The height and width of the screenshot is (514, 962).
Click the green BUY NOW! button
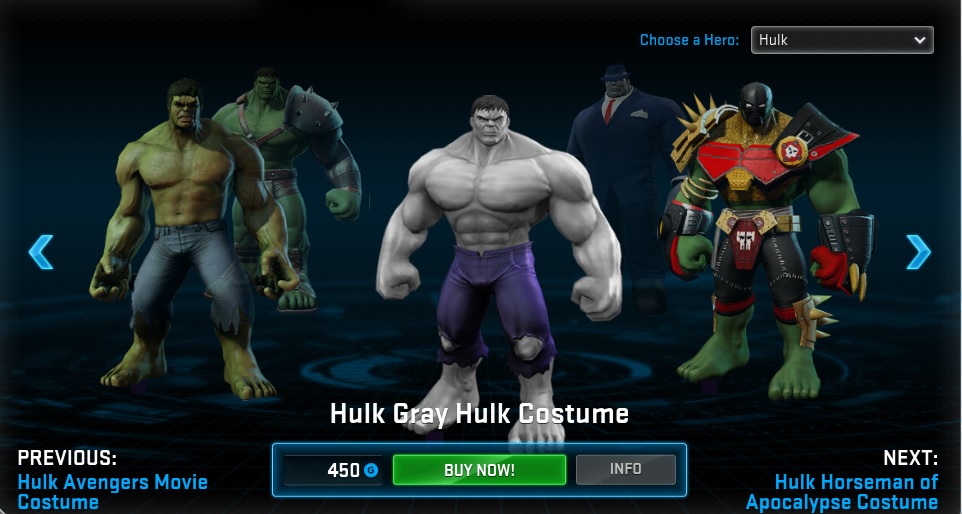tap(479, 470)
